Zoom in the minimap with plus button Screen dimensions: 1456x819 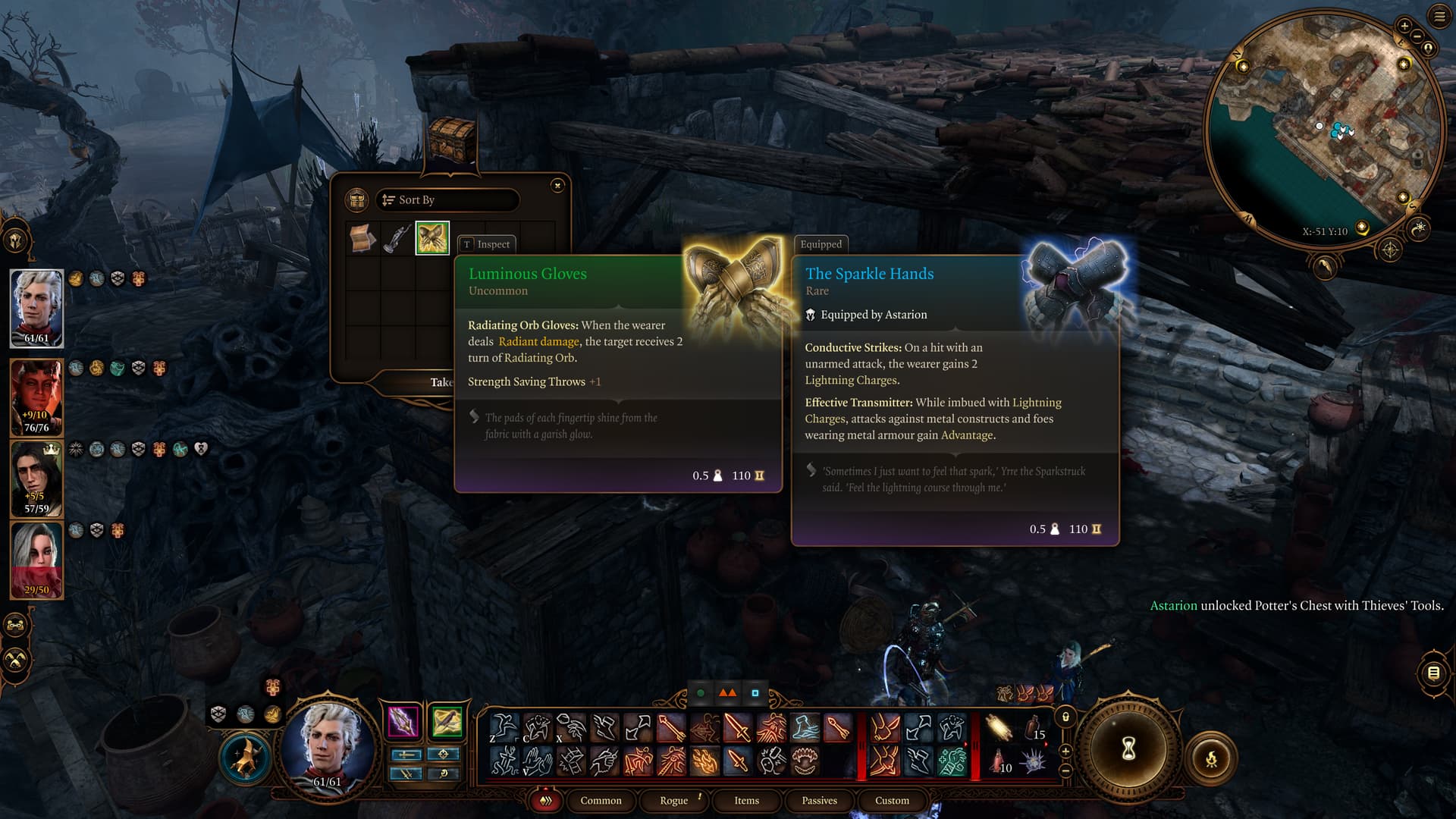point(1404,27)
